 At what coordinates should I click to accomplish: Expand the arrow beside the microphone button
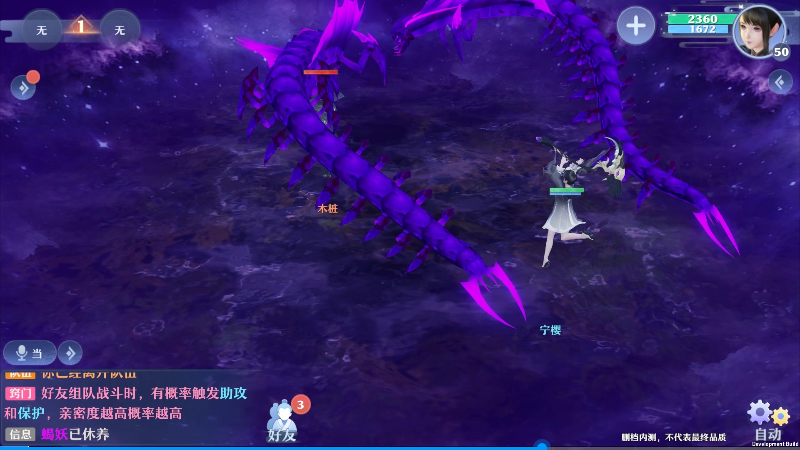tap(70, 353)
